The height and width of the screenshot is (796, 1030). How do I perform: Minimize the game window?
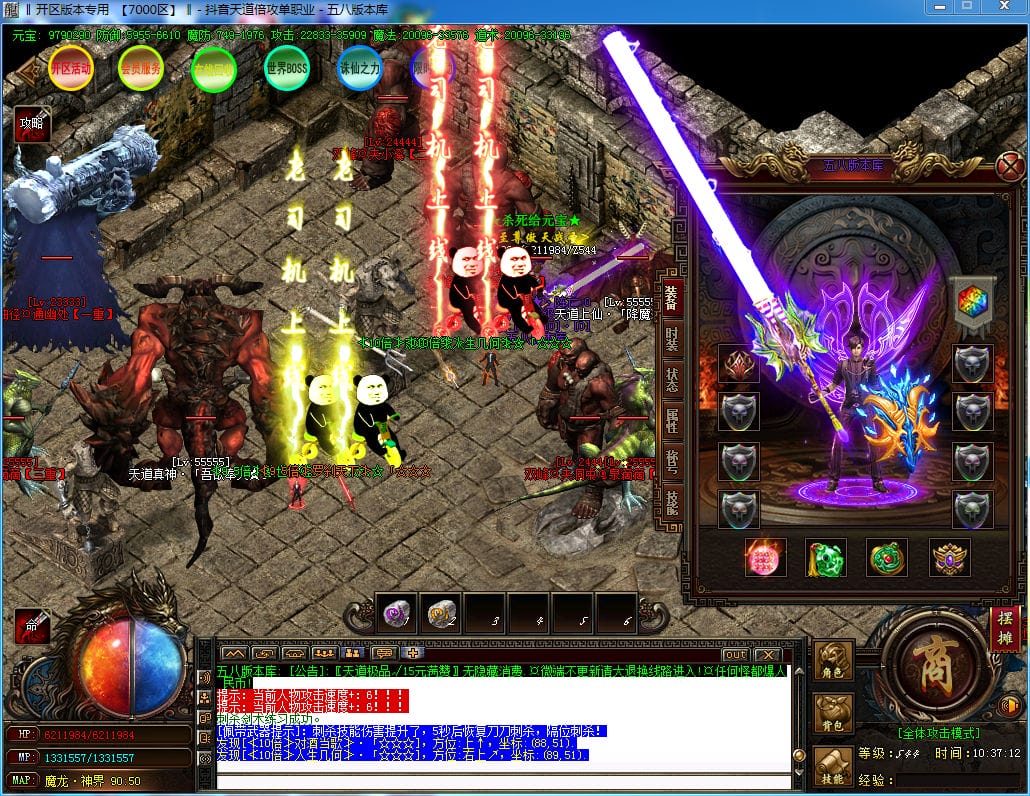[937, 7]
